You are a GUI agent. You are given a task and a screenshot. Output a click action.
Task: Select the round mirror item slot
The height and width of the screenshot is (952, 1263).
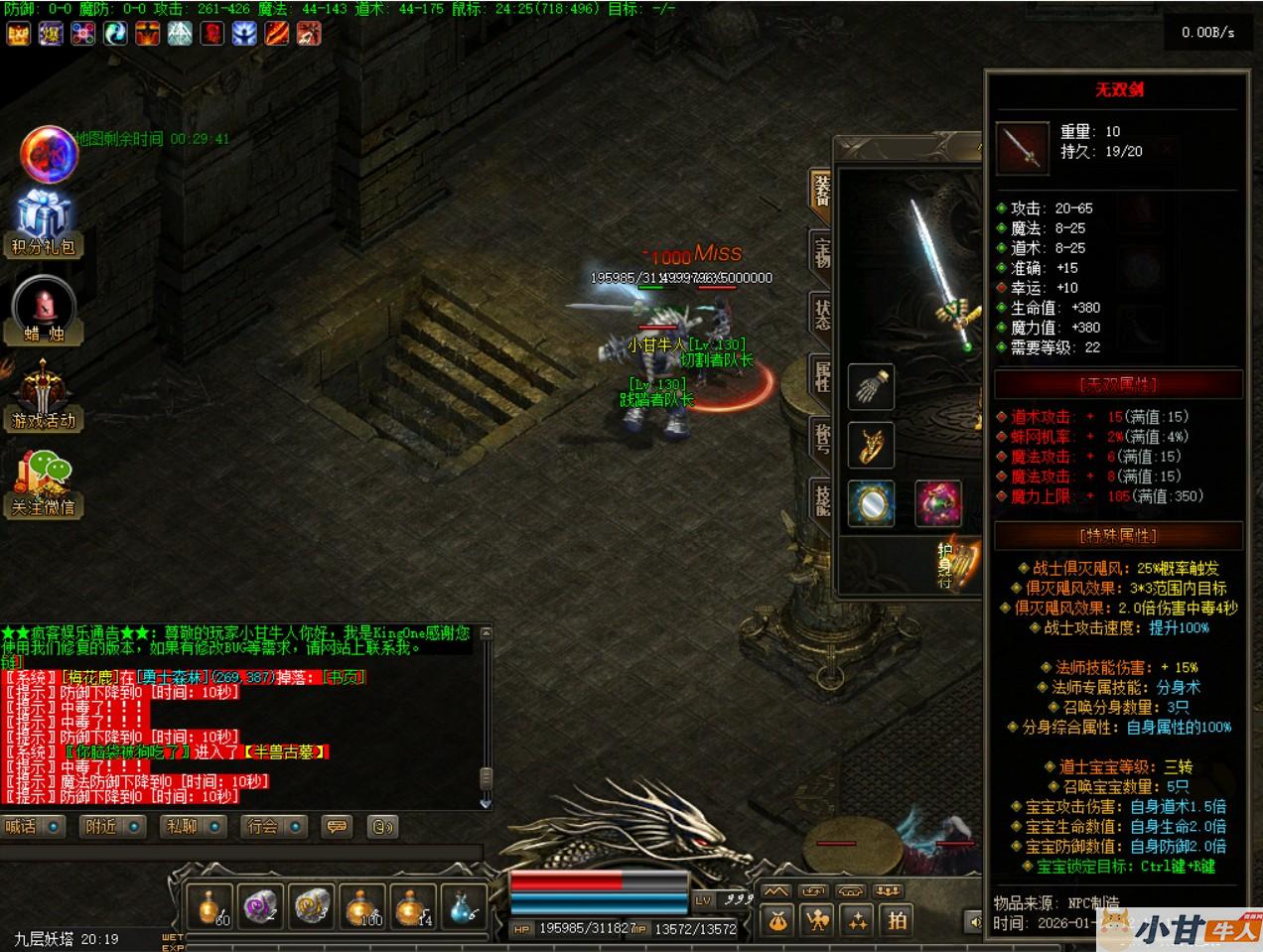[871, 503]
